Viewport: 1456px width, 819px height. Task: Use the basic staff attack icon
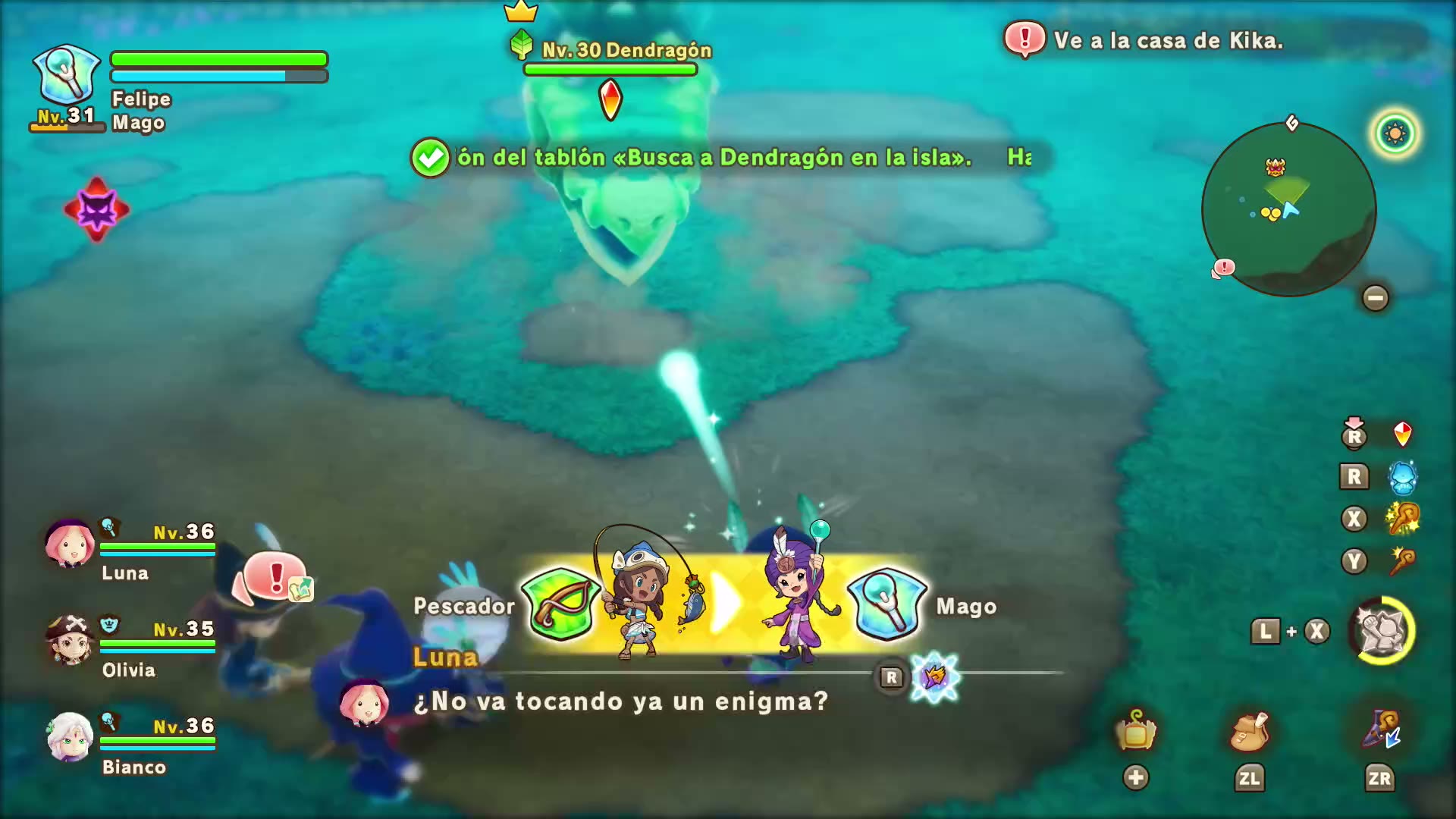tap(1402, 561)
